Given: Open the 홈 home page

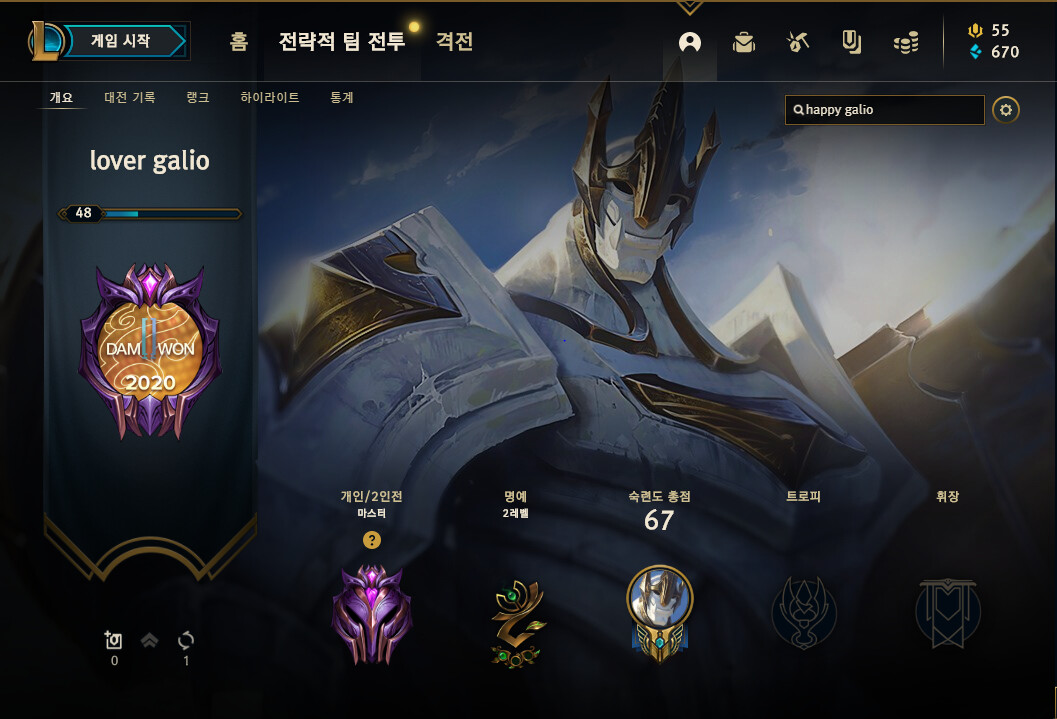Looking at the screenshot, I should (x=238, y=42).
